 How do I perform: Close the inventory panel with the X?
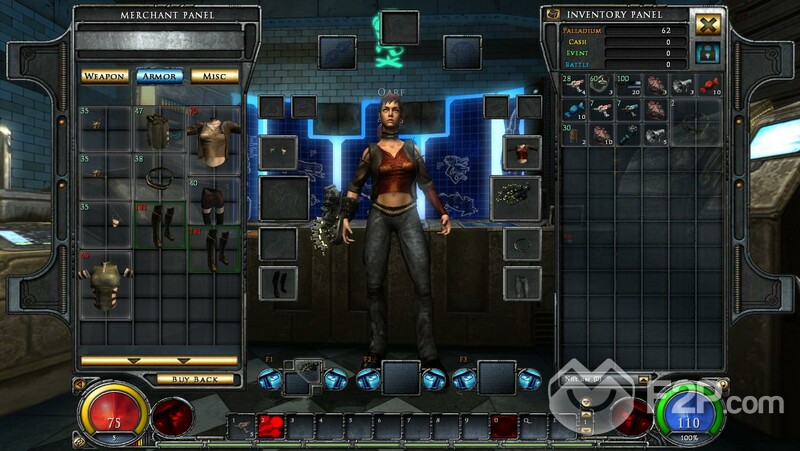(x=709, y=24)
